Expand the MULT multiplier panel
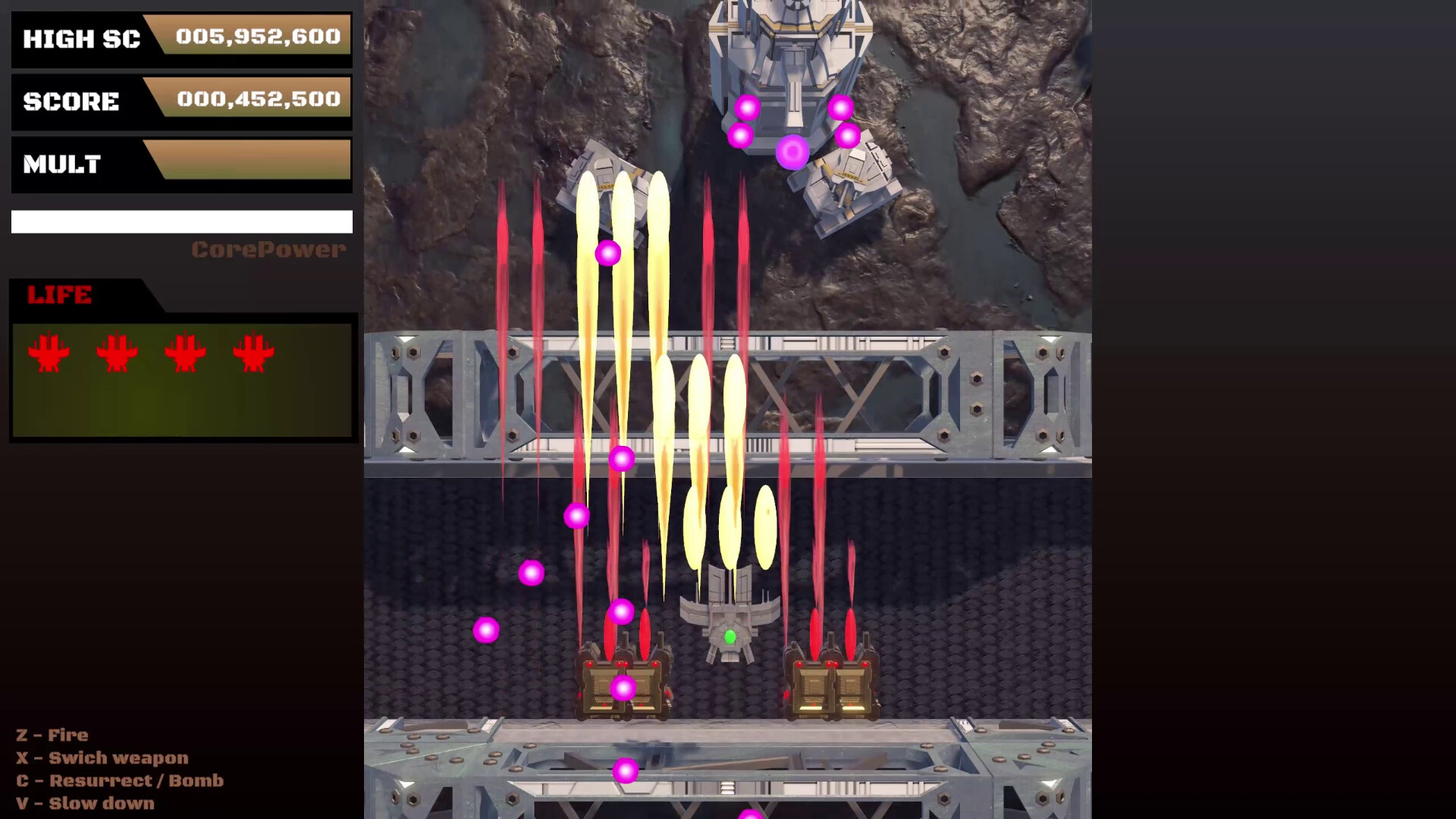 [x=182, y=163]
